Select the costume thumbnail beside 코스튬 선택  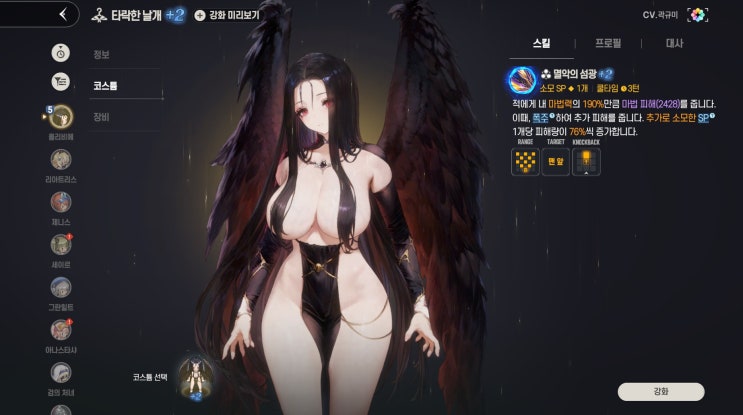(x=194, y=376)
